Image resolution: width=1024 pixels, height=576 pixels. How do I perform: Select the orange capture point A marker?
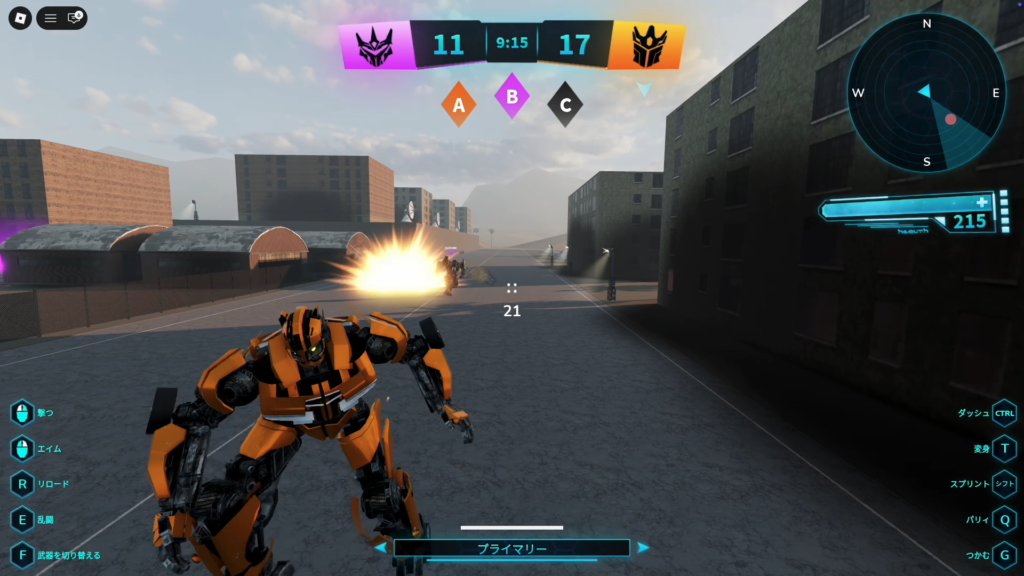tap(459, 104)
